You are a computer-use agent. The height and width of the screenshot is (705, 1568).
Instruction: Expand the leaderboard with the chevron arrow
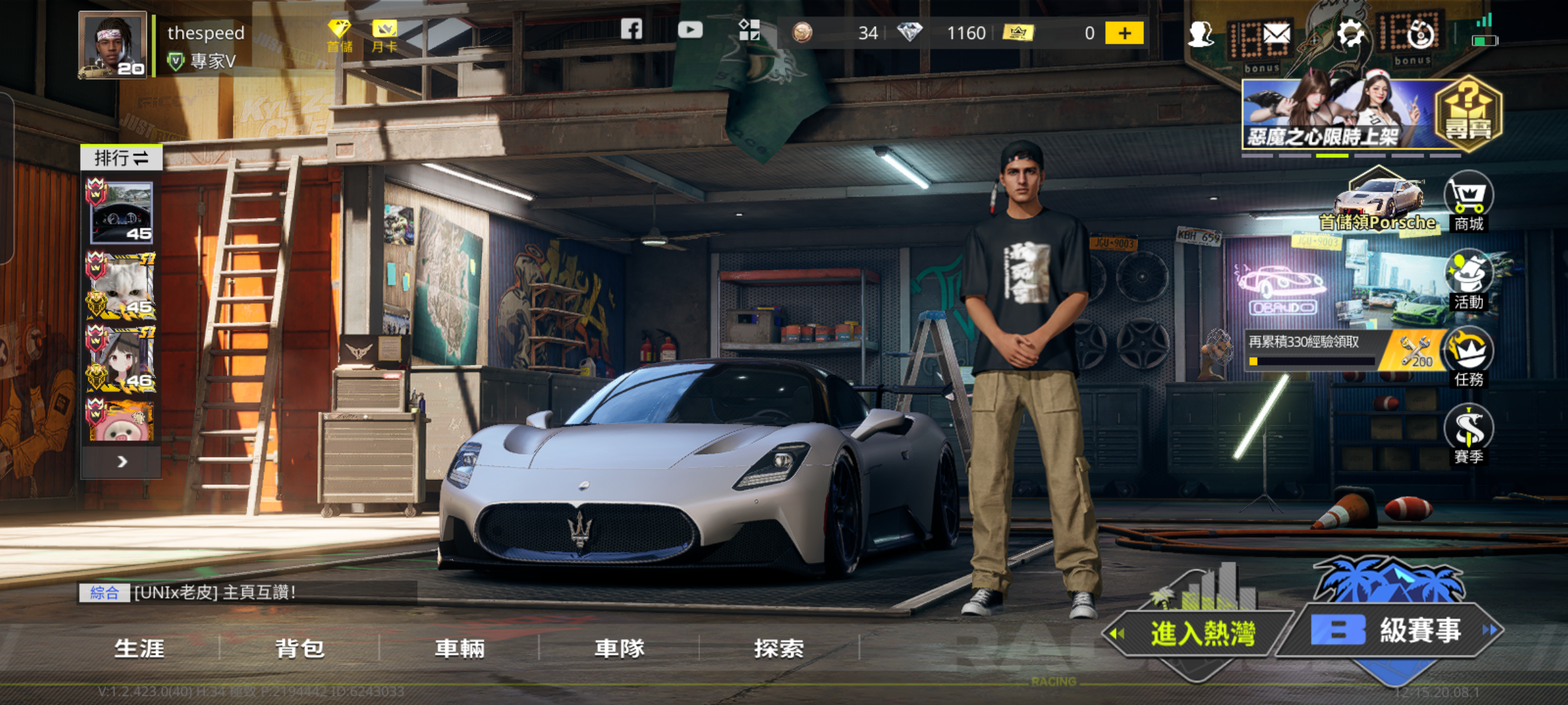(121, 461)
